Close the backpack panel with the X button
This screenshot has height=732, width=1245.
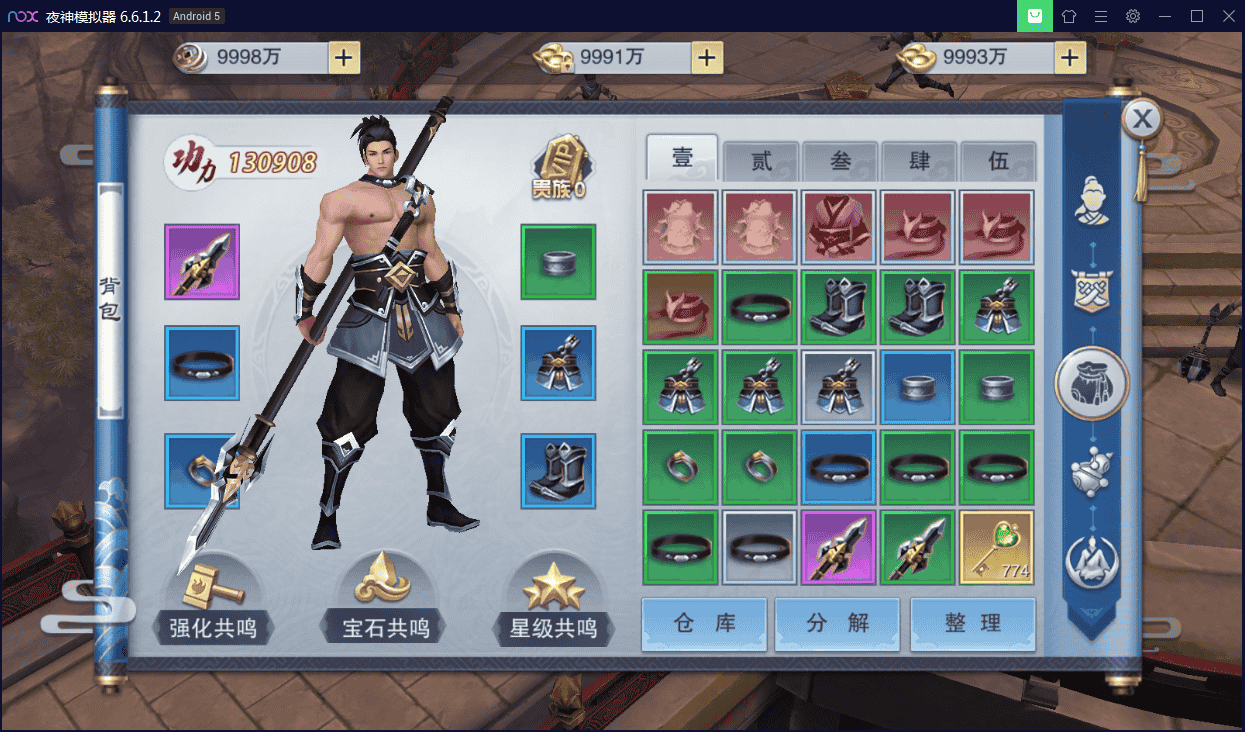(x=1142, y=120)
